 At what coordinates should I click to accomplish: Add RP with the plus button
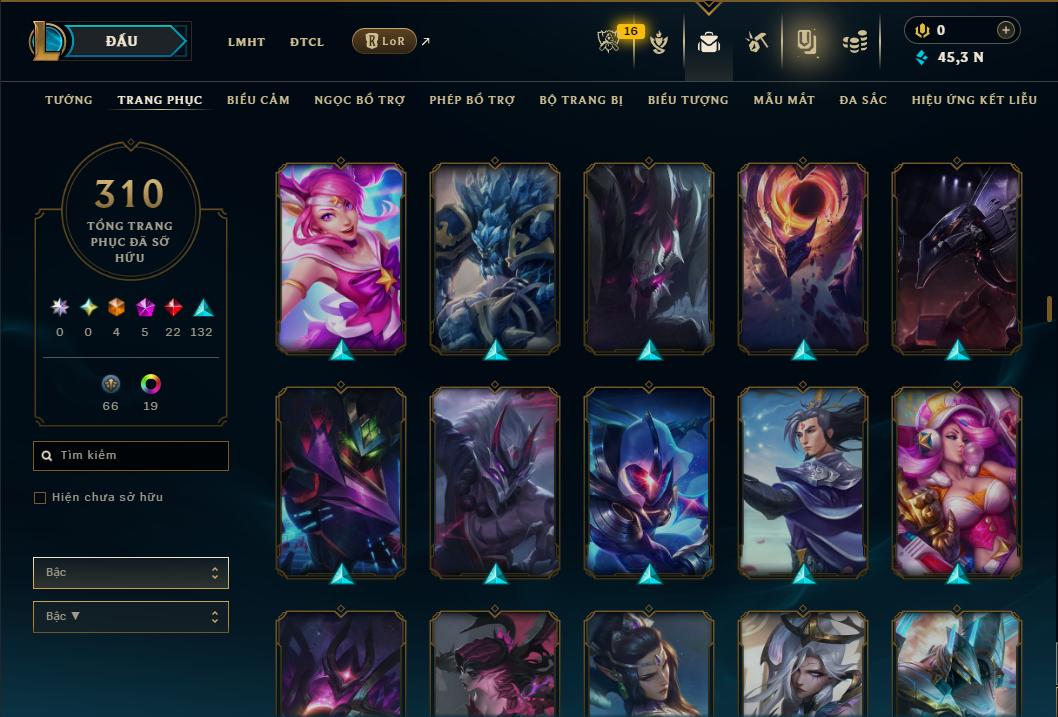[1006, 30]
